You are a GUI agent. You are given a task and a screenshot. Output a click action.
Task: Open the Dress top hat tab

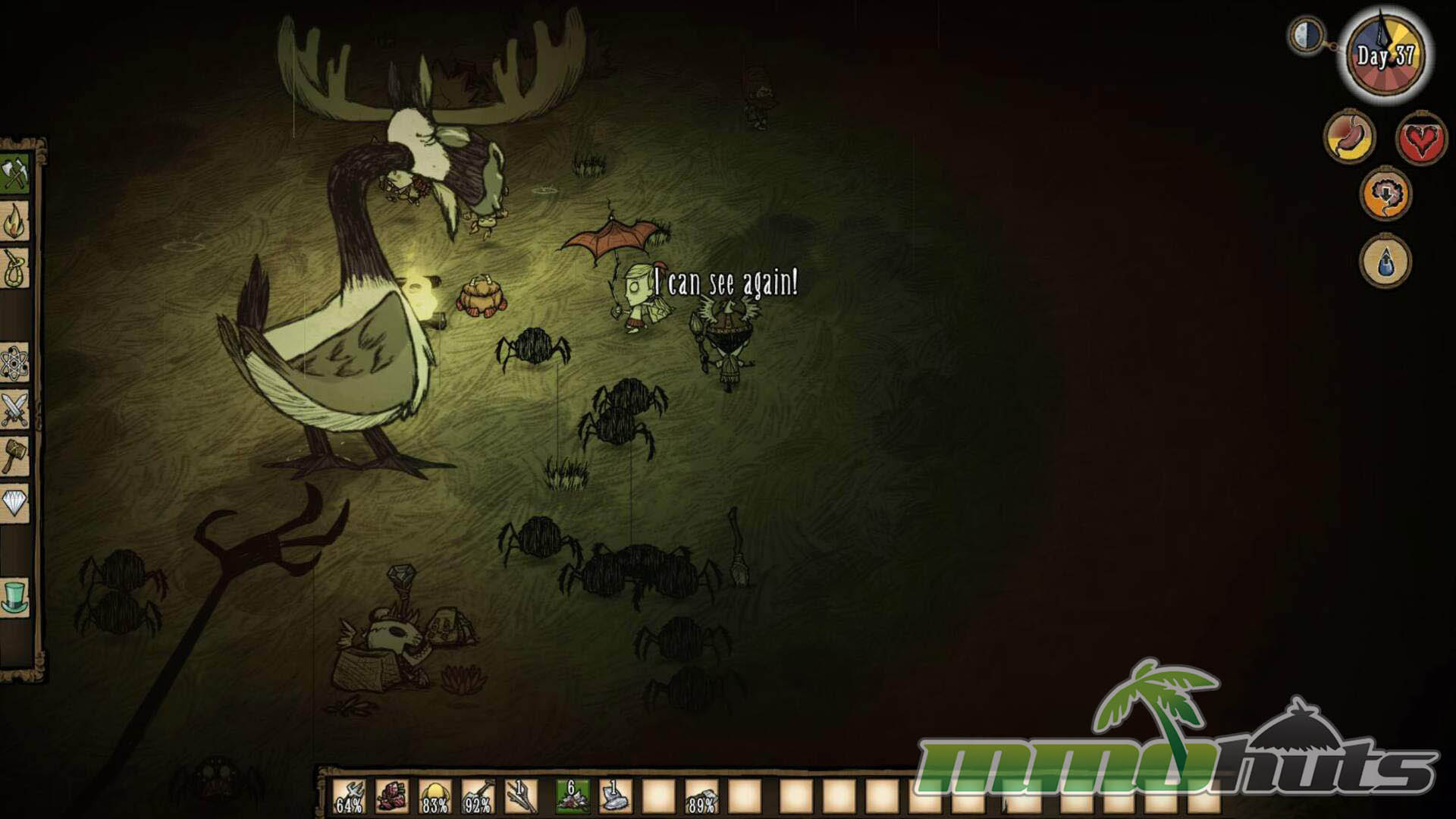pos(14,597)
